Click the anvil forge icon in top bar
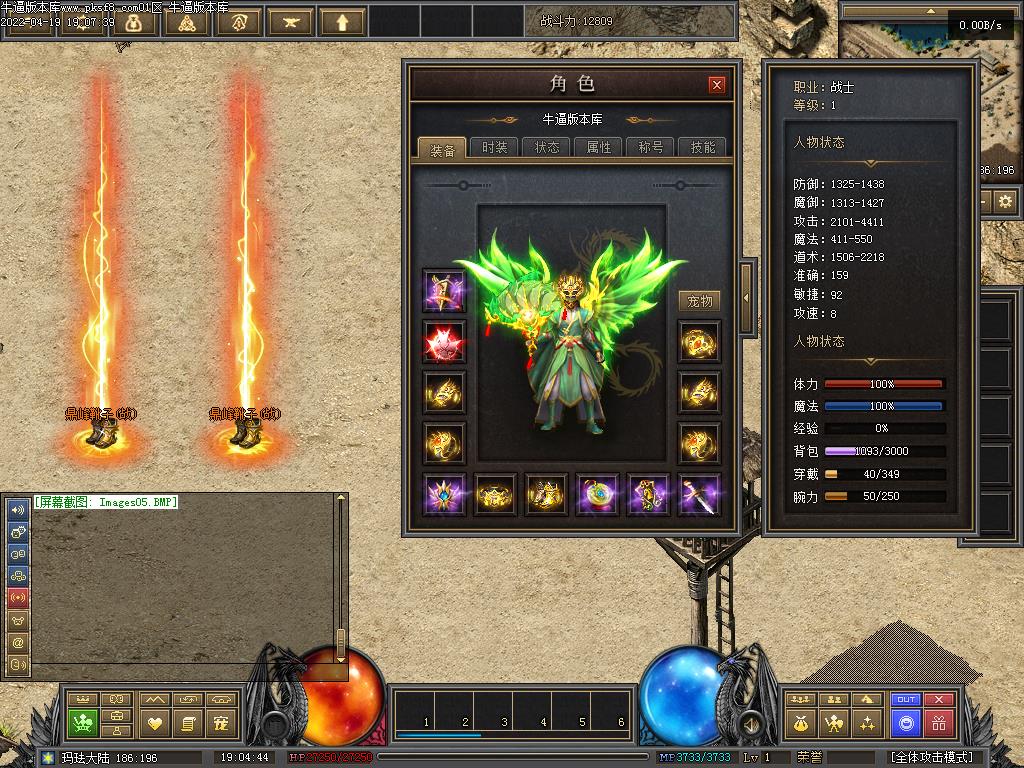This screenshot has height=768, width=1024. click(x=291, y=22)
